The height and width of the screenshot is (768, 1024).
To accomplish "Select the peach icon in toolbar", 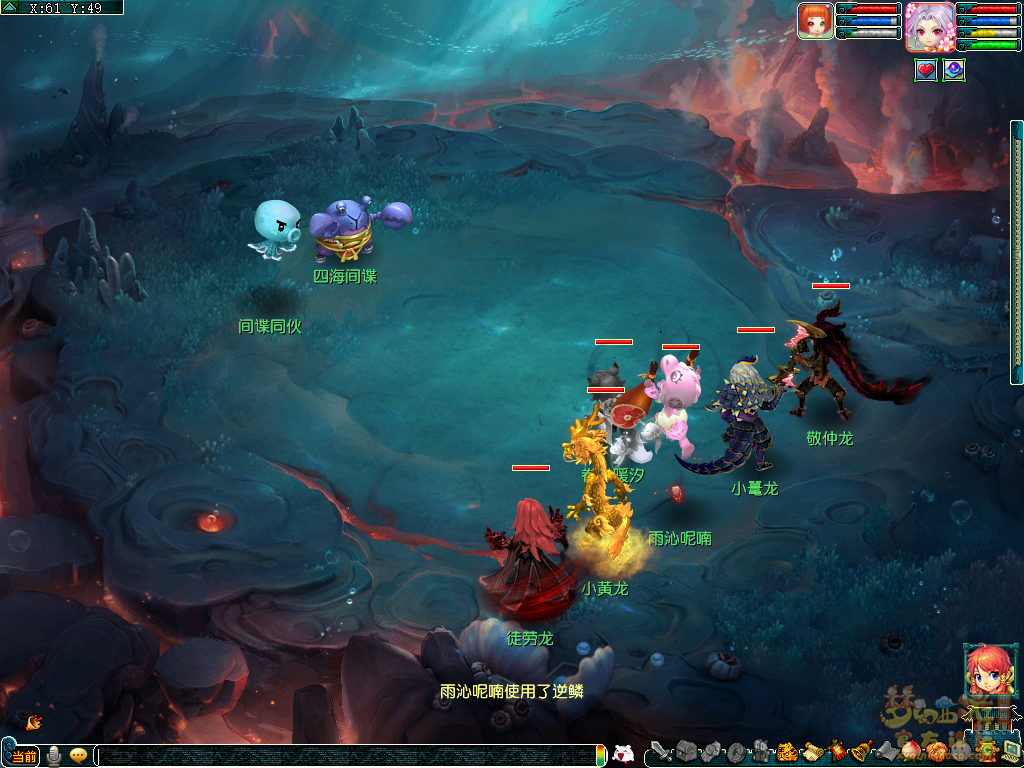I will click(911, 751).
